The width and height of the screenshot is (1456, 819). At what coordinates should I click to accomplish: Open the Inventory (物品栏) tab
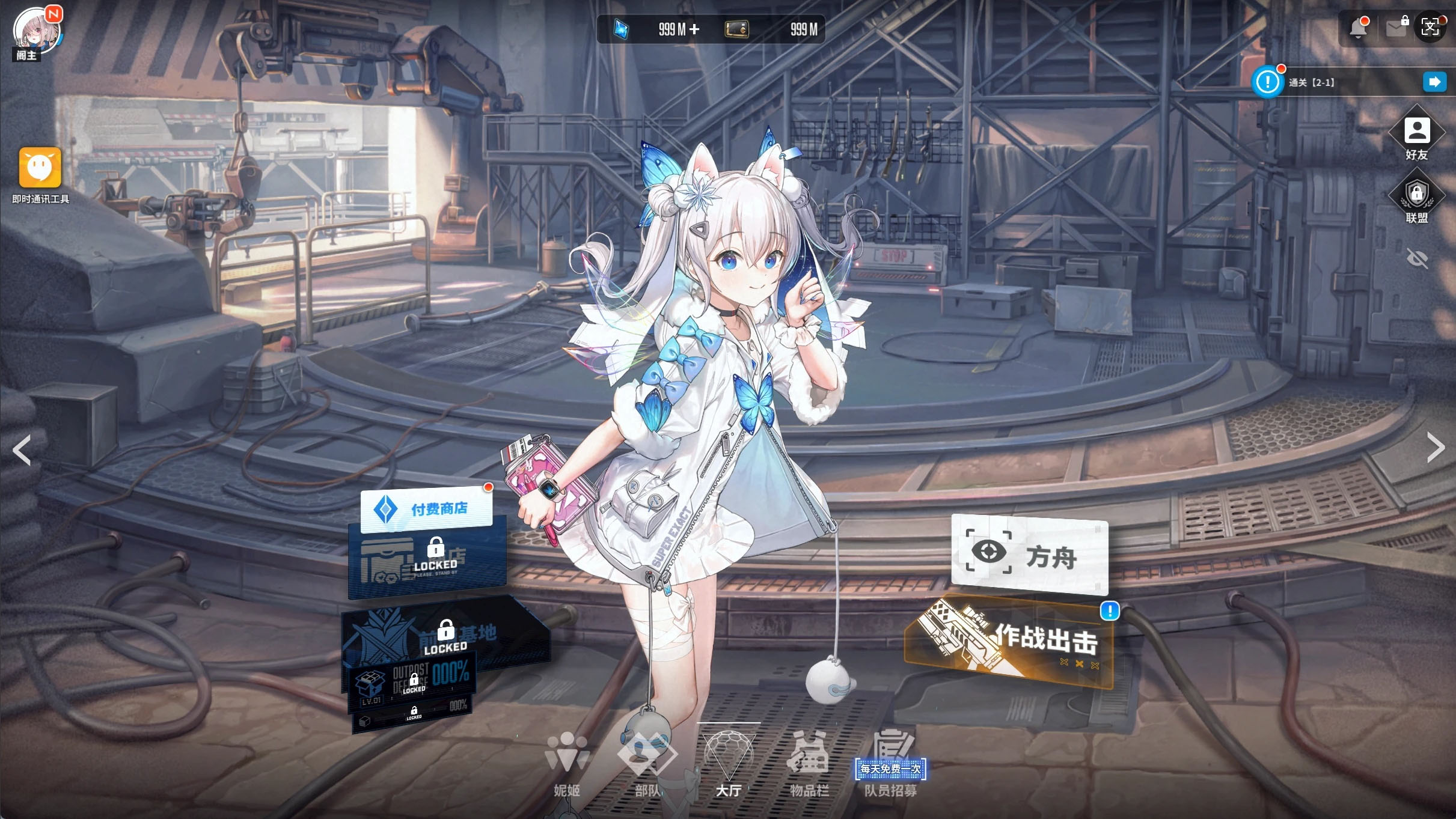809,764
